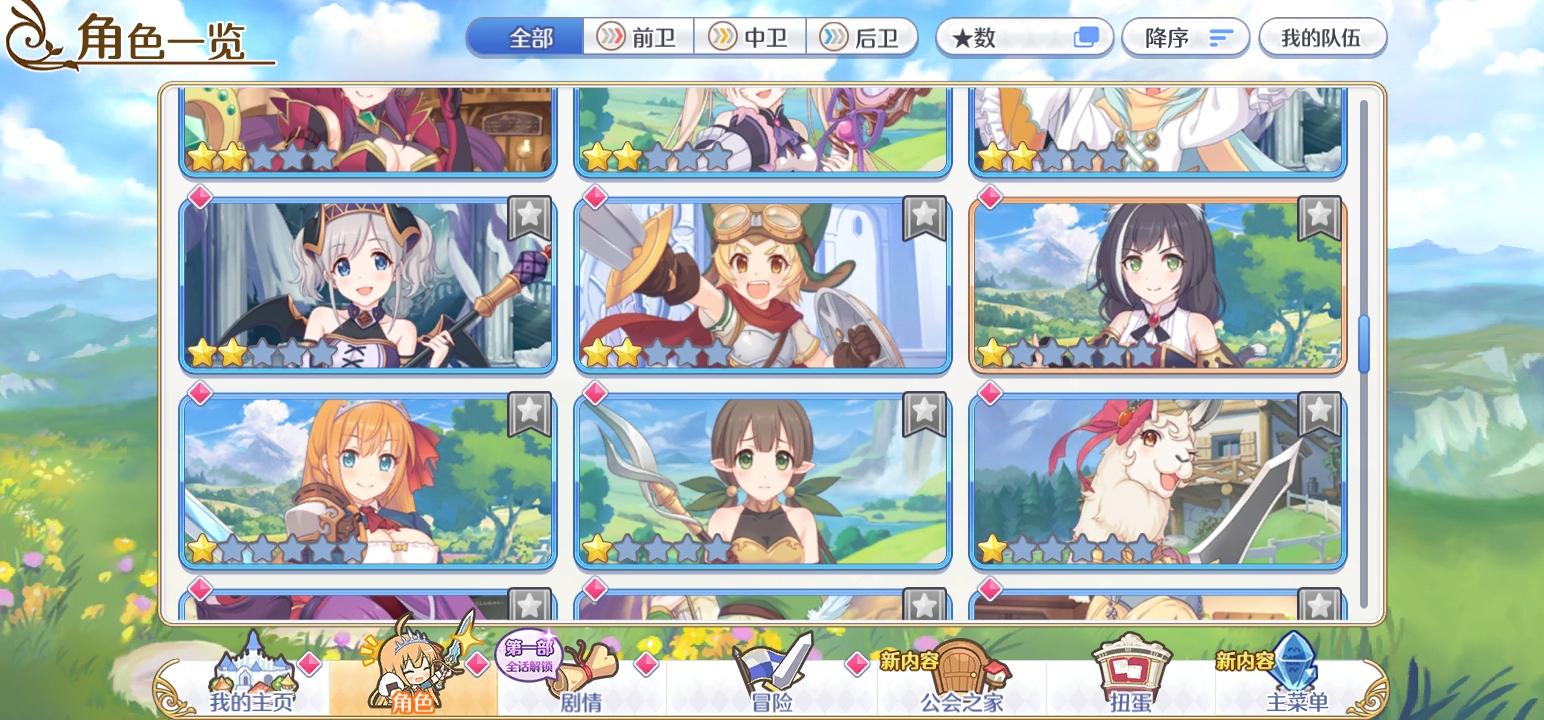Screen dimensions: 1544x720
Task: Open 我的队伍 my team screen
Action: (x=1322, y=37)
